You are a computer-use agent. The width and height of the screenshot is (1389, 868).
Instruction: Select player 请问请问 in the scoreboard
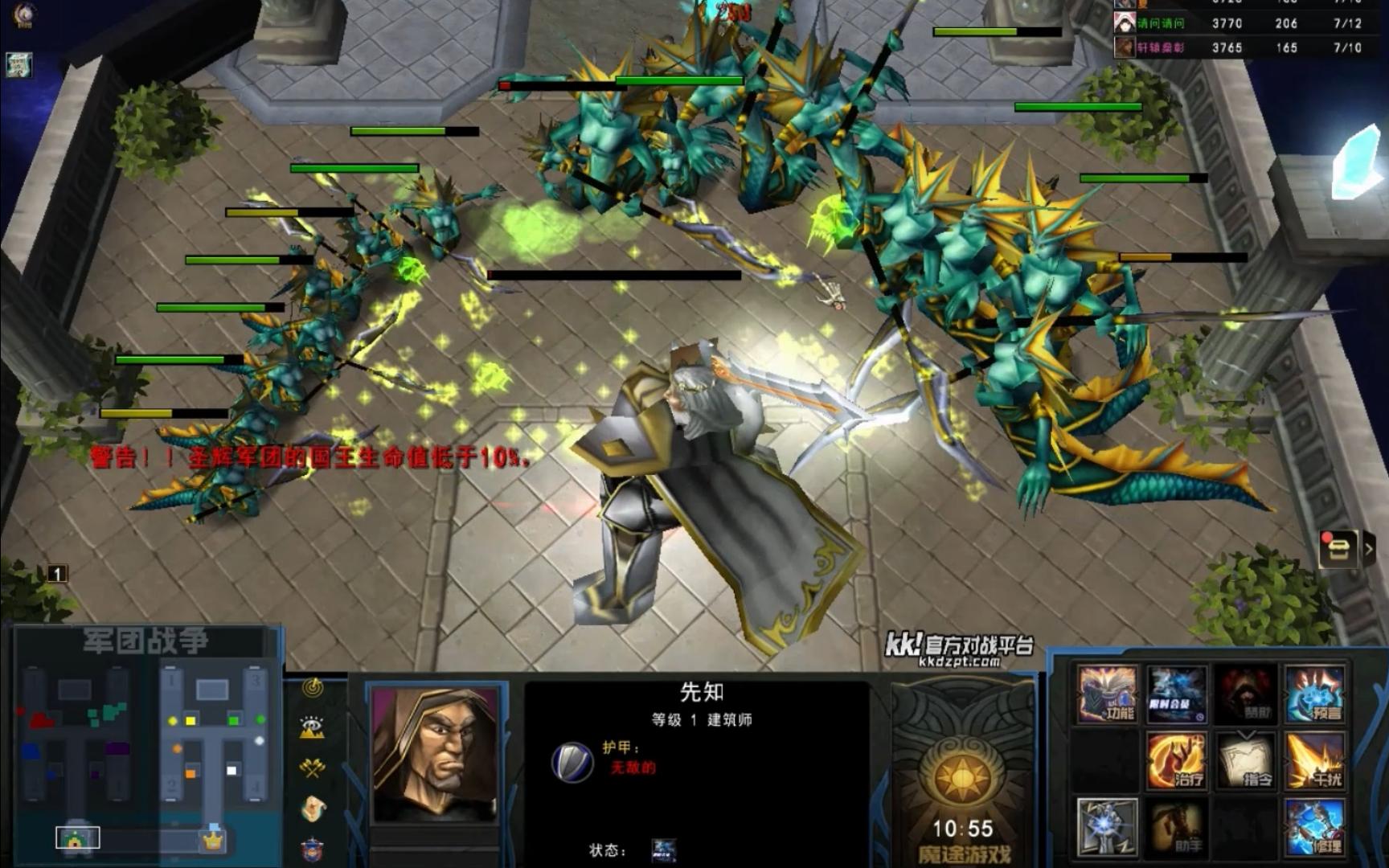(1161, 24)
